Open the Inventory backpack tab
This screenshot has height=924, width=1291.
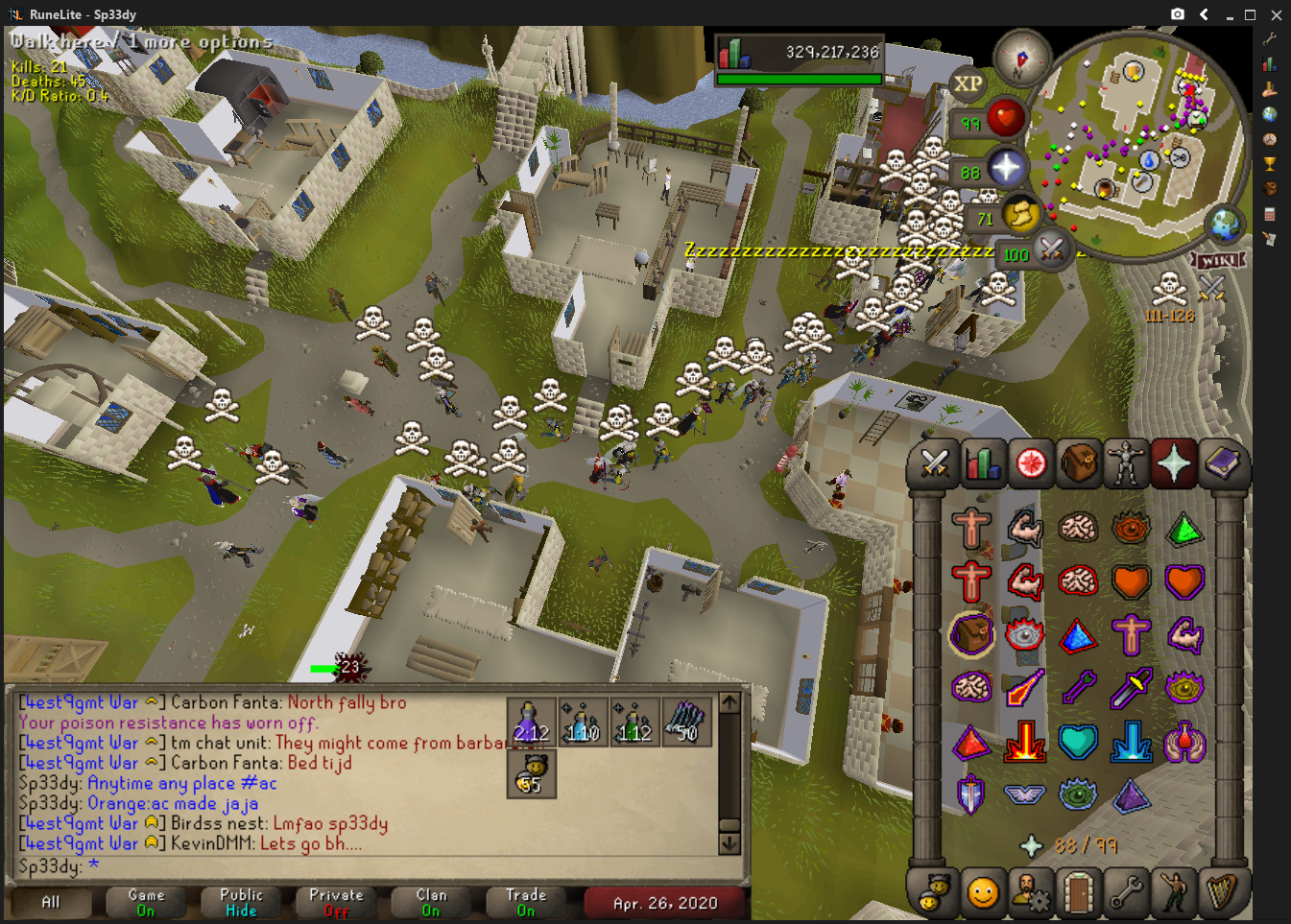click(x=1078, y=464)
